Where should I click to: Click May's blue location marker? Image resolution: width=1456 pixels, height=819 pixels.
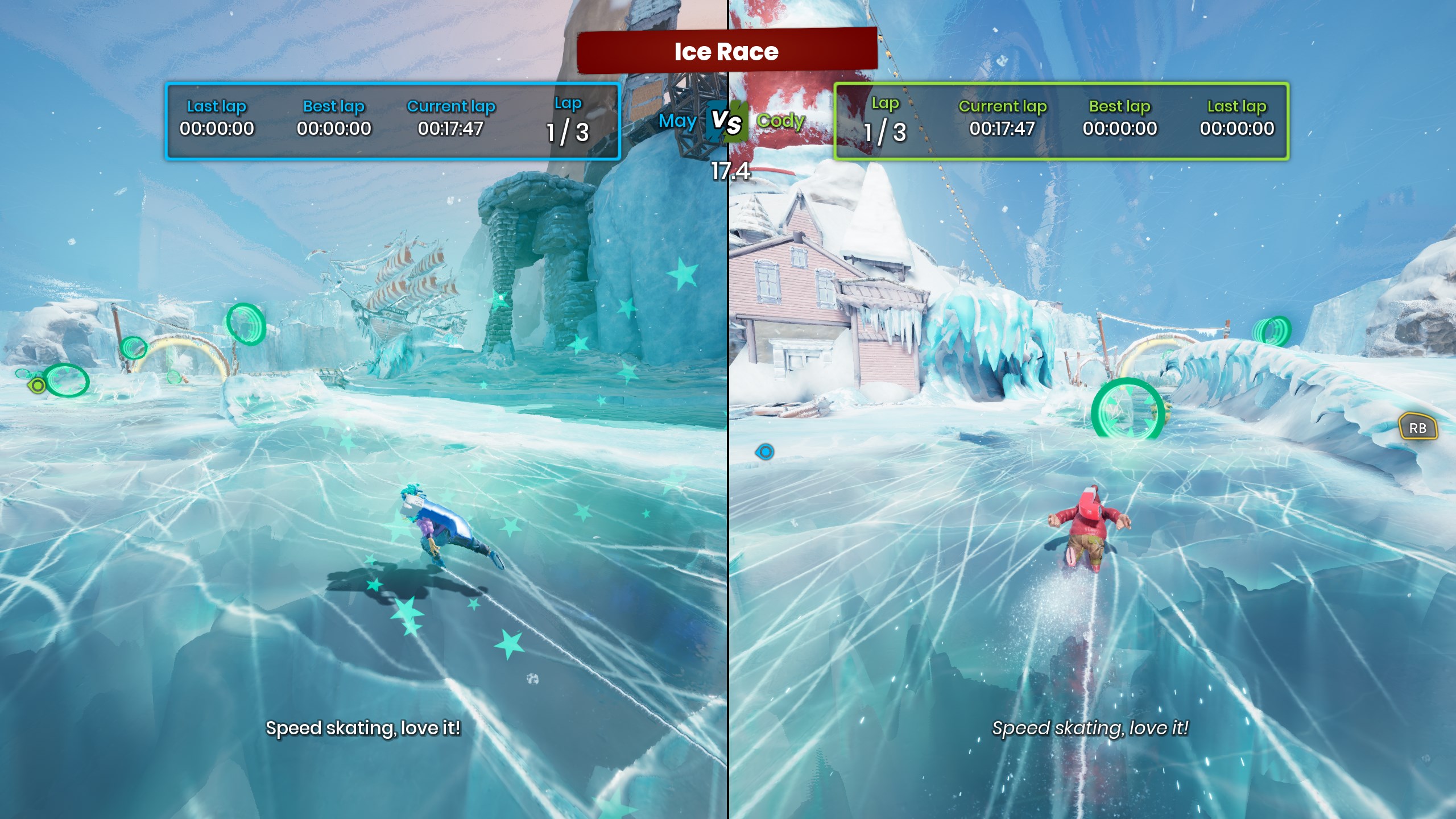(x=765, y=452)
